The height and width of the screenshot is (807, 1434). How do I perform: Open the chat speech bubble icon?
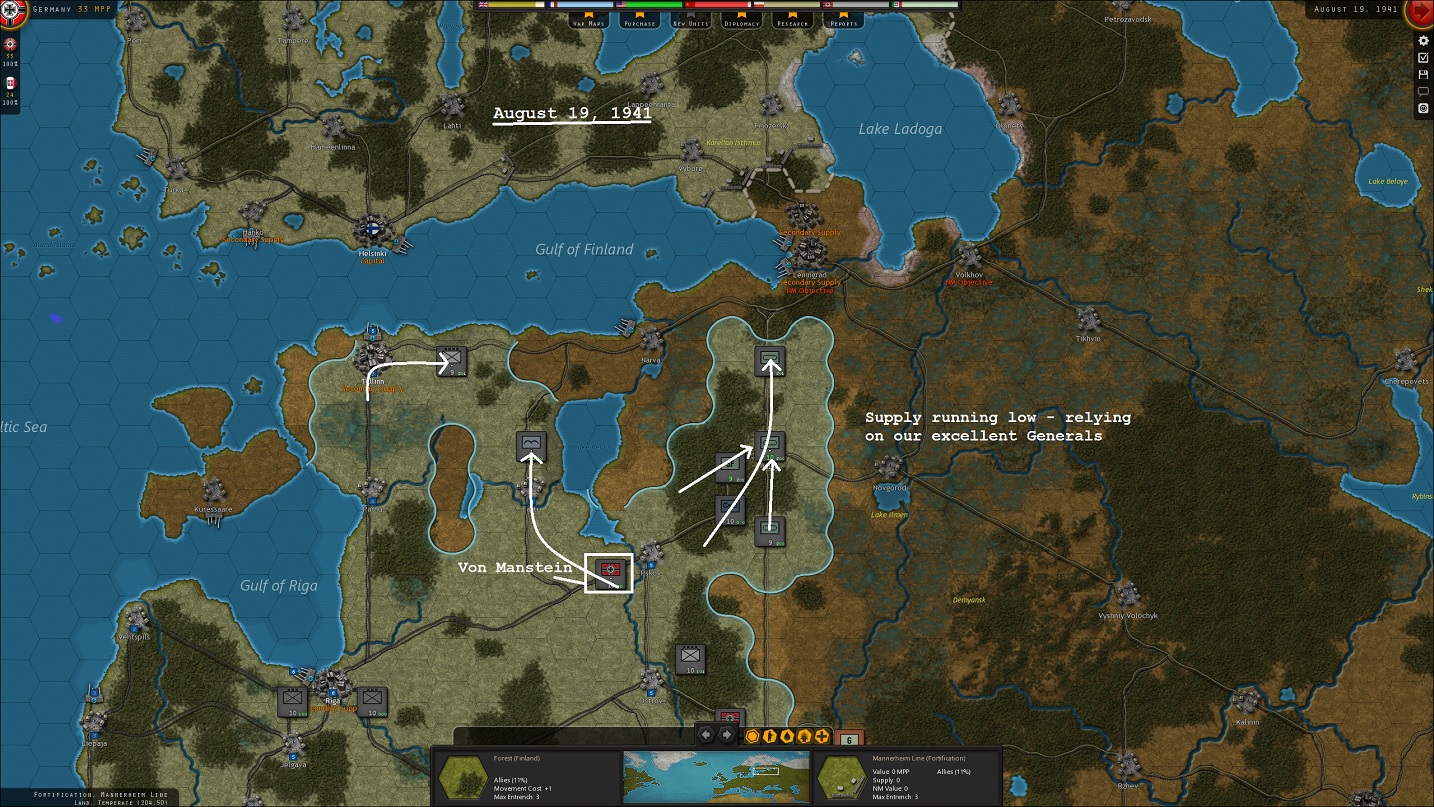[x=1423, y=91]
